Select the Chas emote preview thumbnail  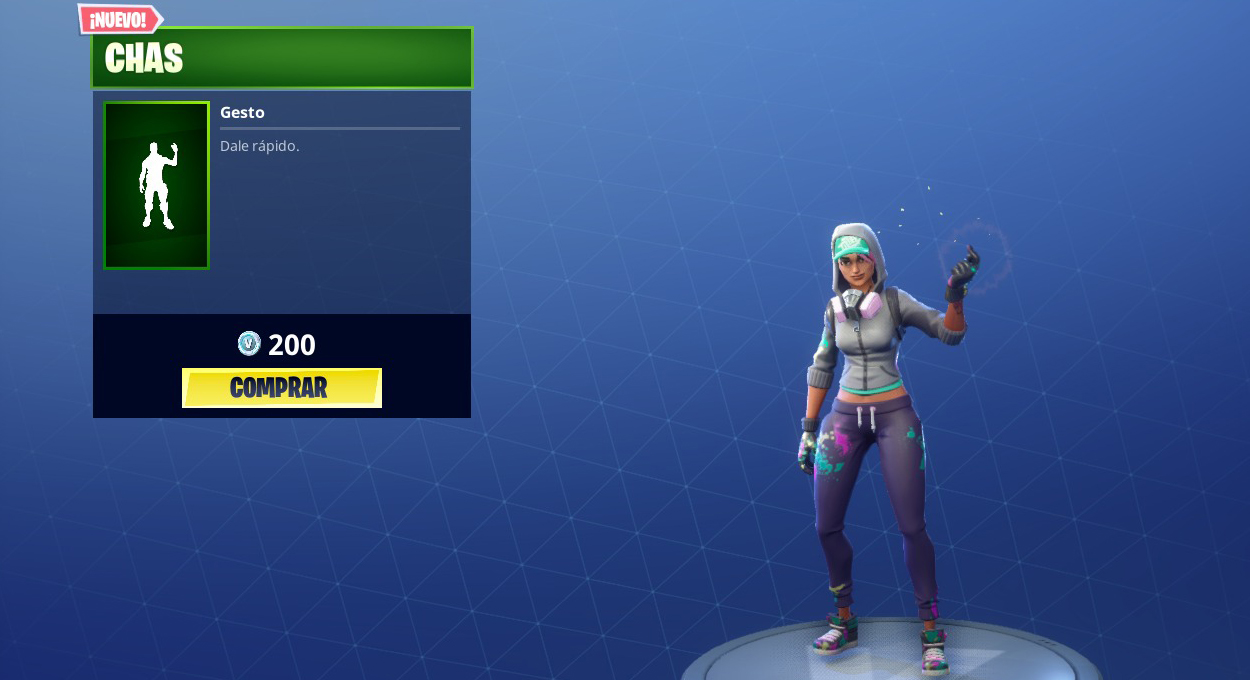coord(156,185)
